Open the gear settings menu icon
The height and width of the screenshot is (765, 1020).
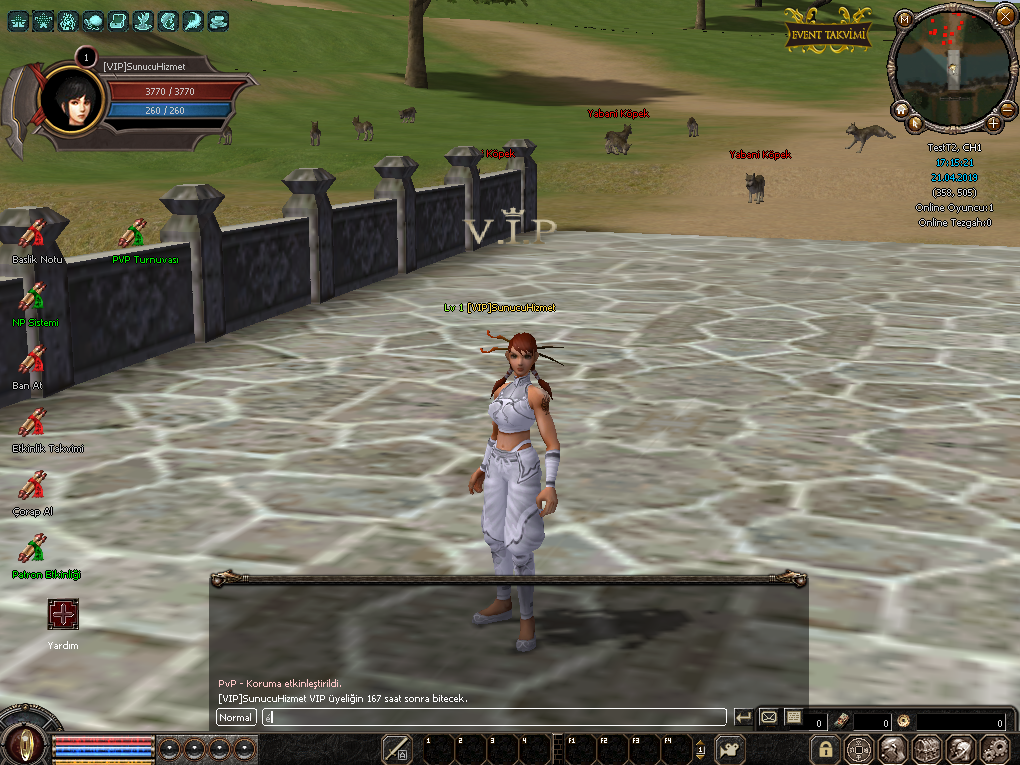pyautogui.click(x=994, y=748)
